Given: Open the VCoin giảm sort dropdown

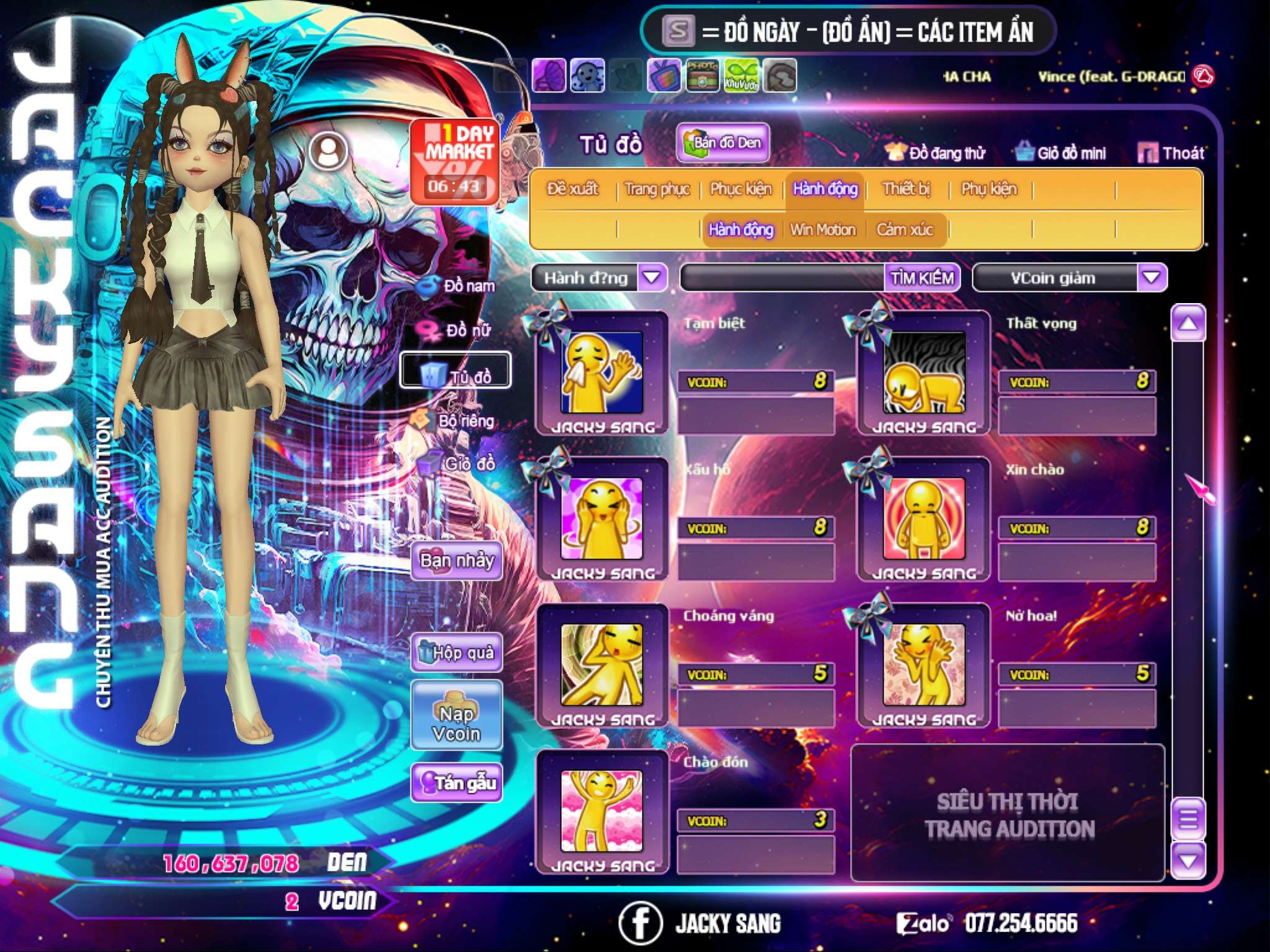Looking at the screenshot, I should (1152, 277).
